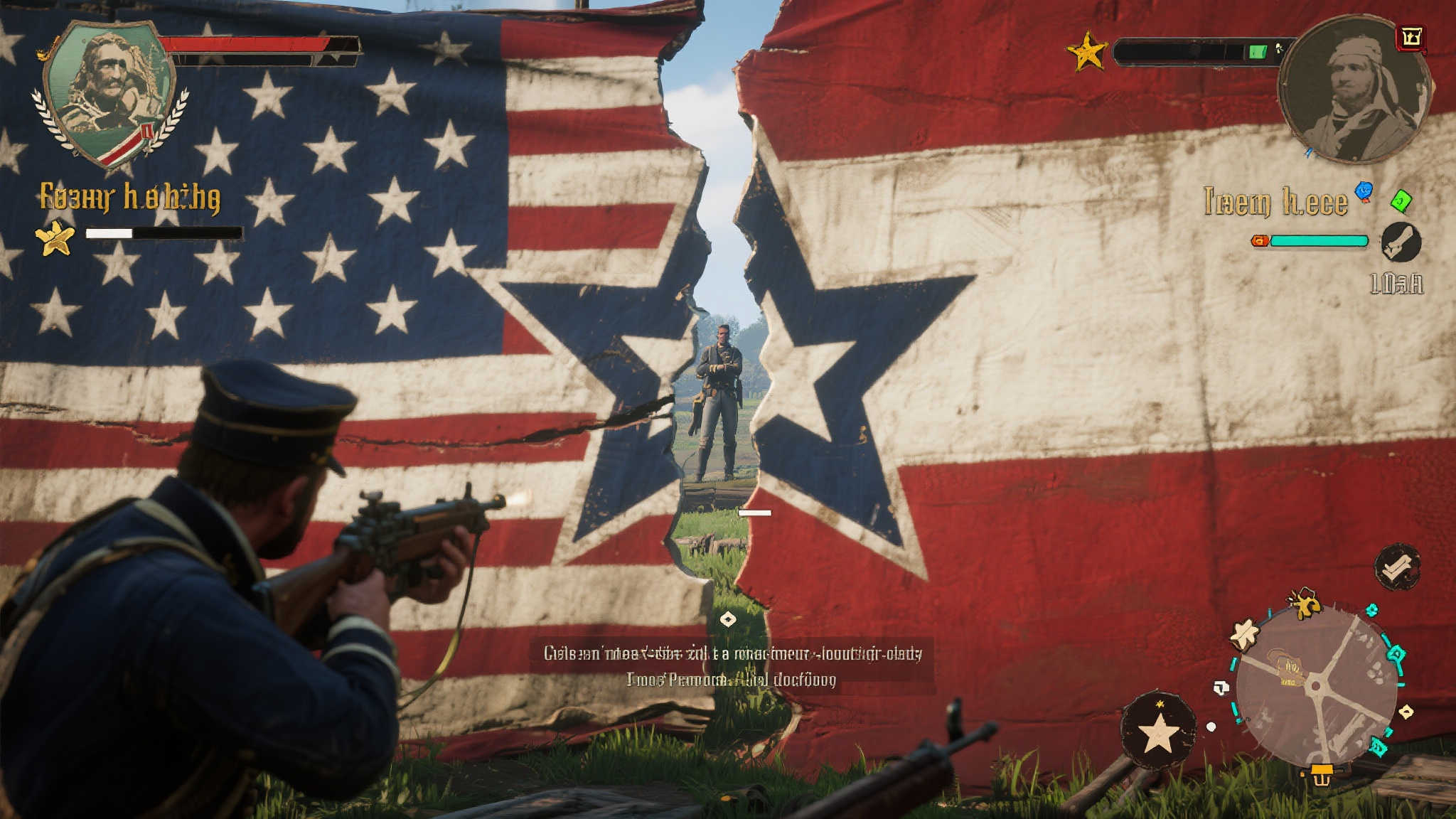Click the orange marker below the minimap
1456x819 pixels.
pos(1321,775)
